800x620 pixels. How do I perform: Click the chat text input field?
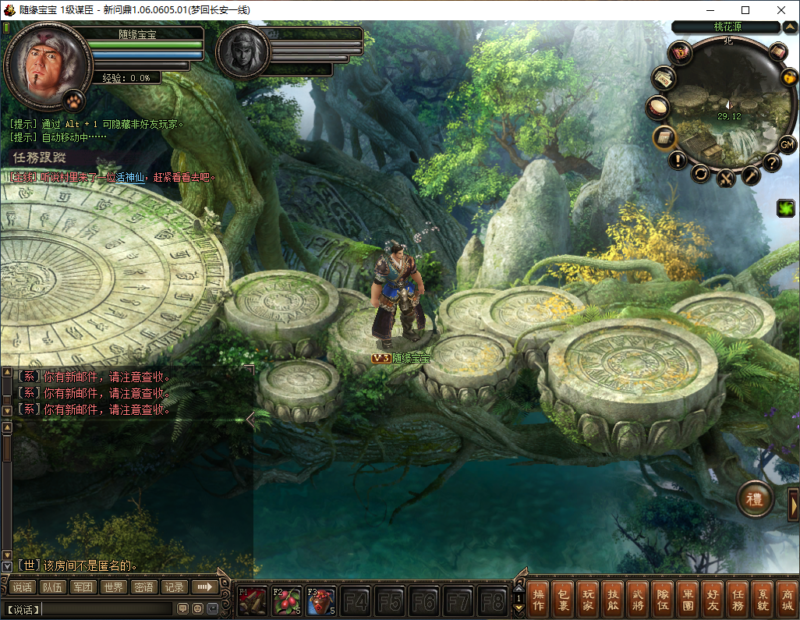point(90,608)
